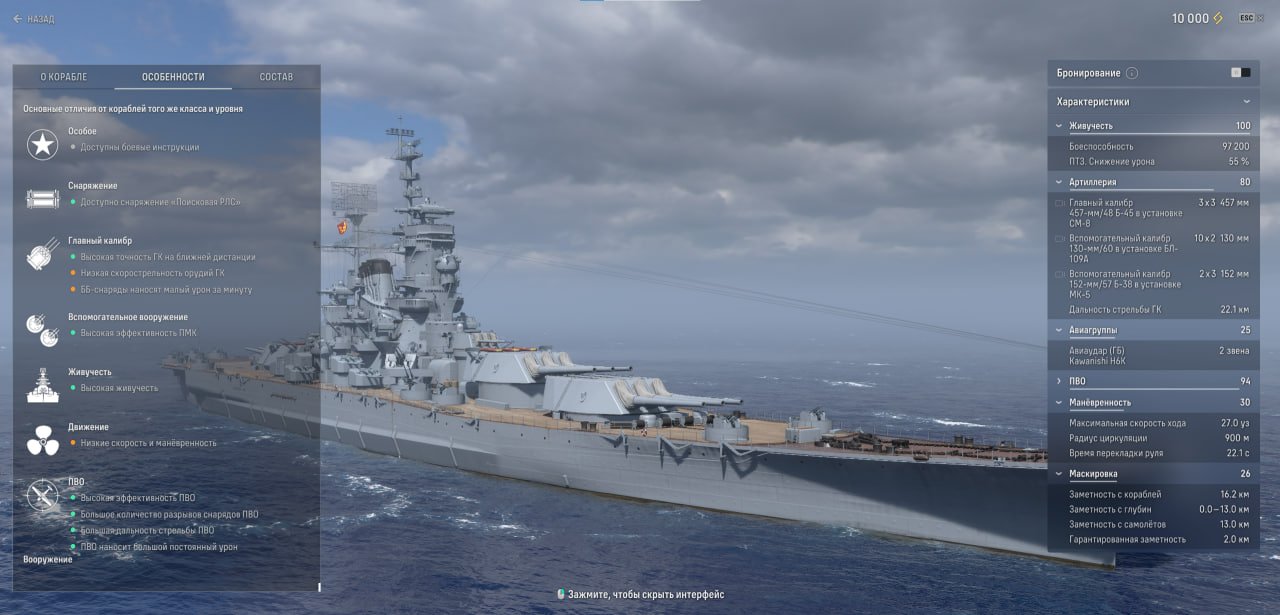The height and width of the screenshot is (615, 1280).
Task: Collapse the Артиллерия section
Action: tap(1060, 182)
